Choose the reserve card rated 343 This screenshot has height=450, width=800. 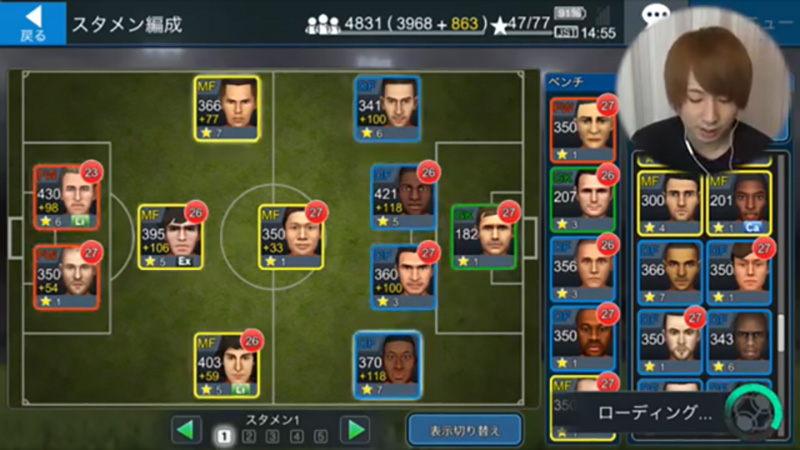pyautogui.click(x=739, y=342)
